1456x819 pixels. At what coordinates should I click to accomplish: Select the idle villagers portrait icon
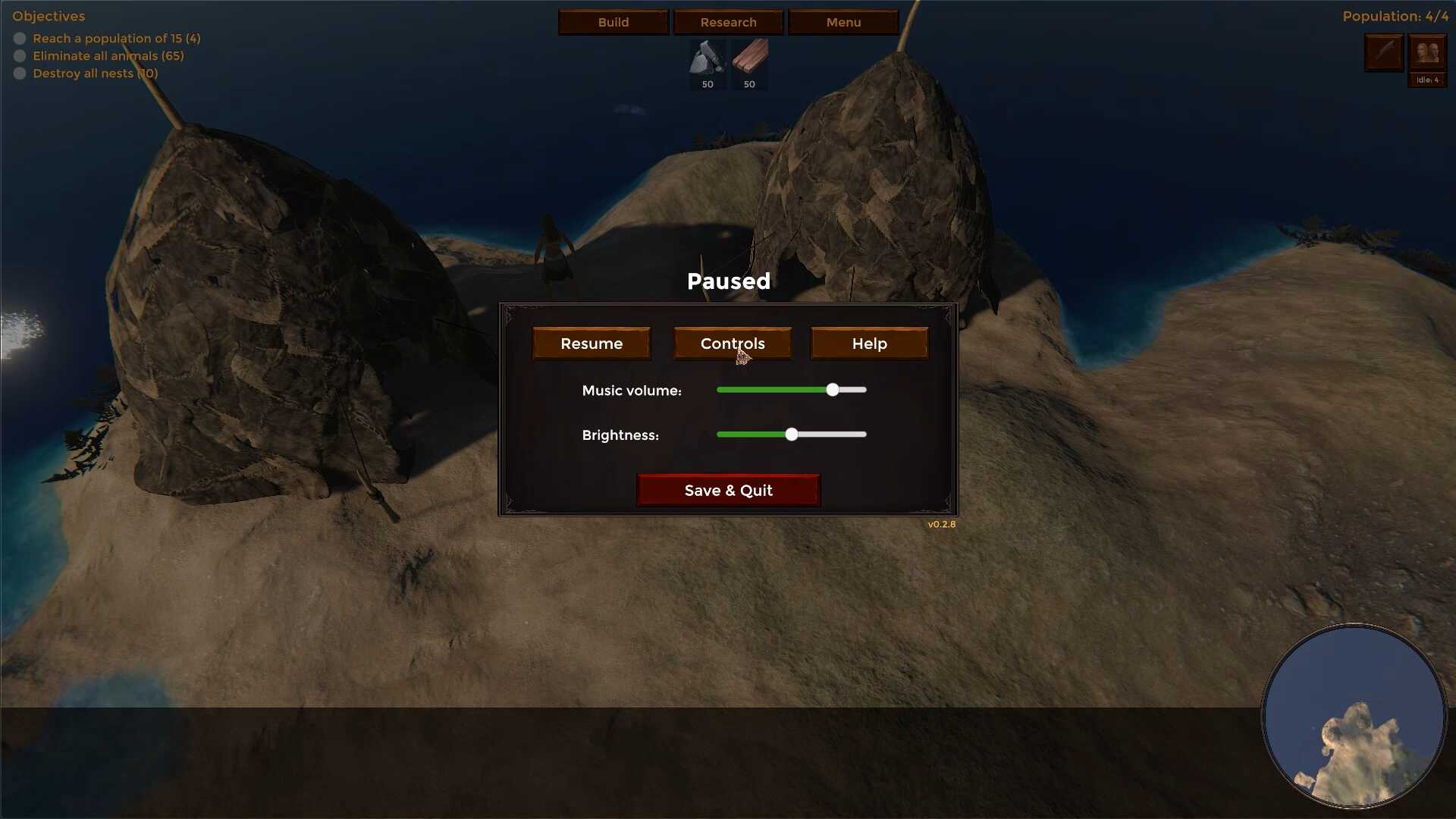click(x=1427, y=53)
